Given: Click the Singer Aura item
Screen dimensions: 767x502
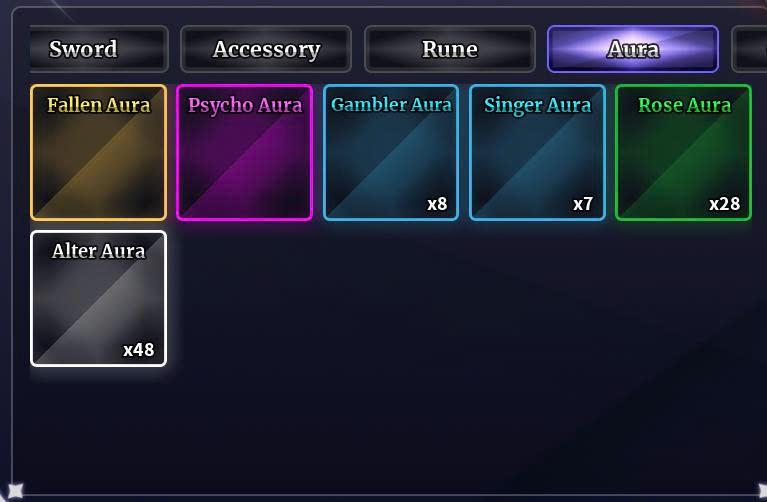Looking at the screenshot, I should click(x=537, y=152).
